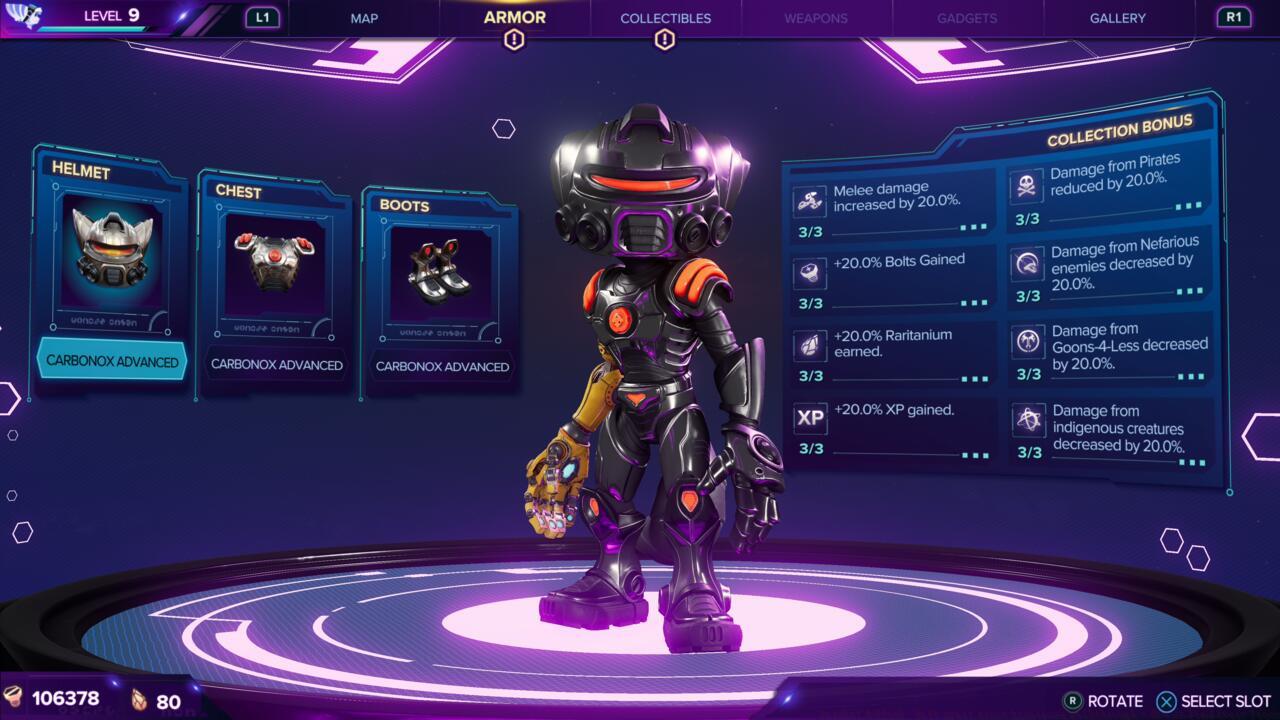
Task: Go to the Gallery tab
Action: coord(1118,18)
